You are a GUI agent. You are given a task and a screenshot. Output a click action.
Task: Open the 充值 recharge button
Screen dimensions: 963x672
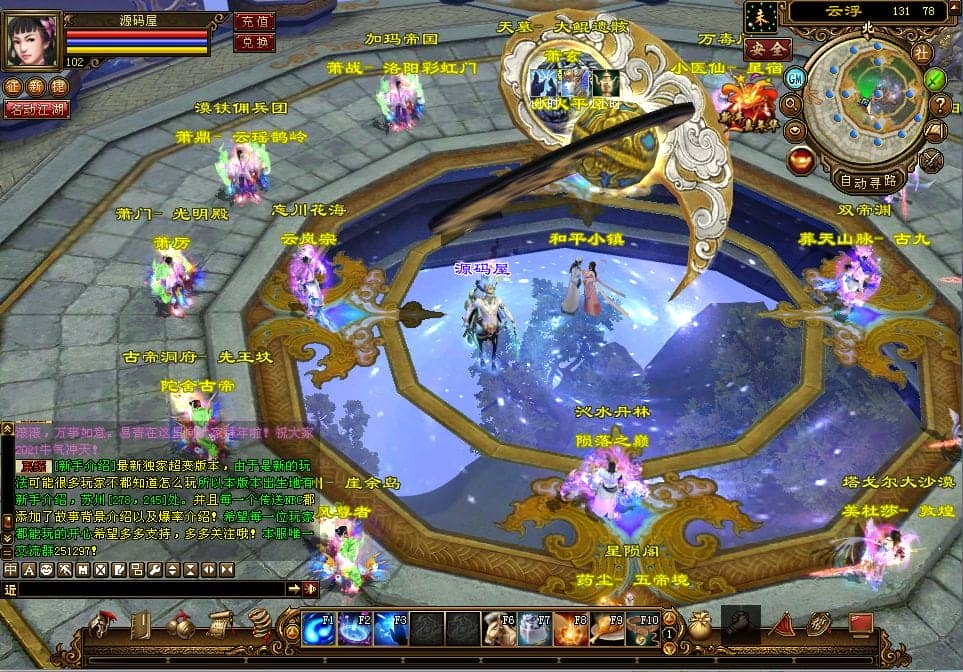tap(254, 21)
